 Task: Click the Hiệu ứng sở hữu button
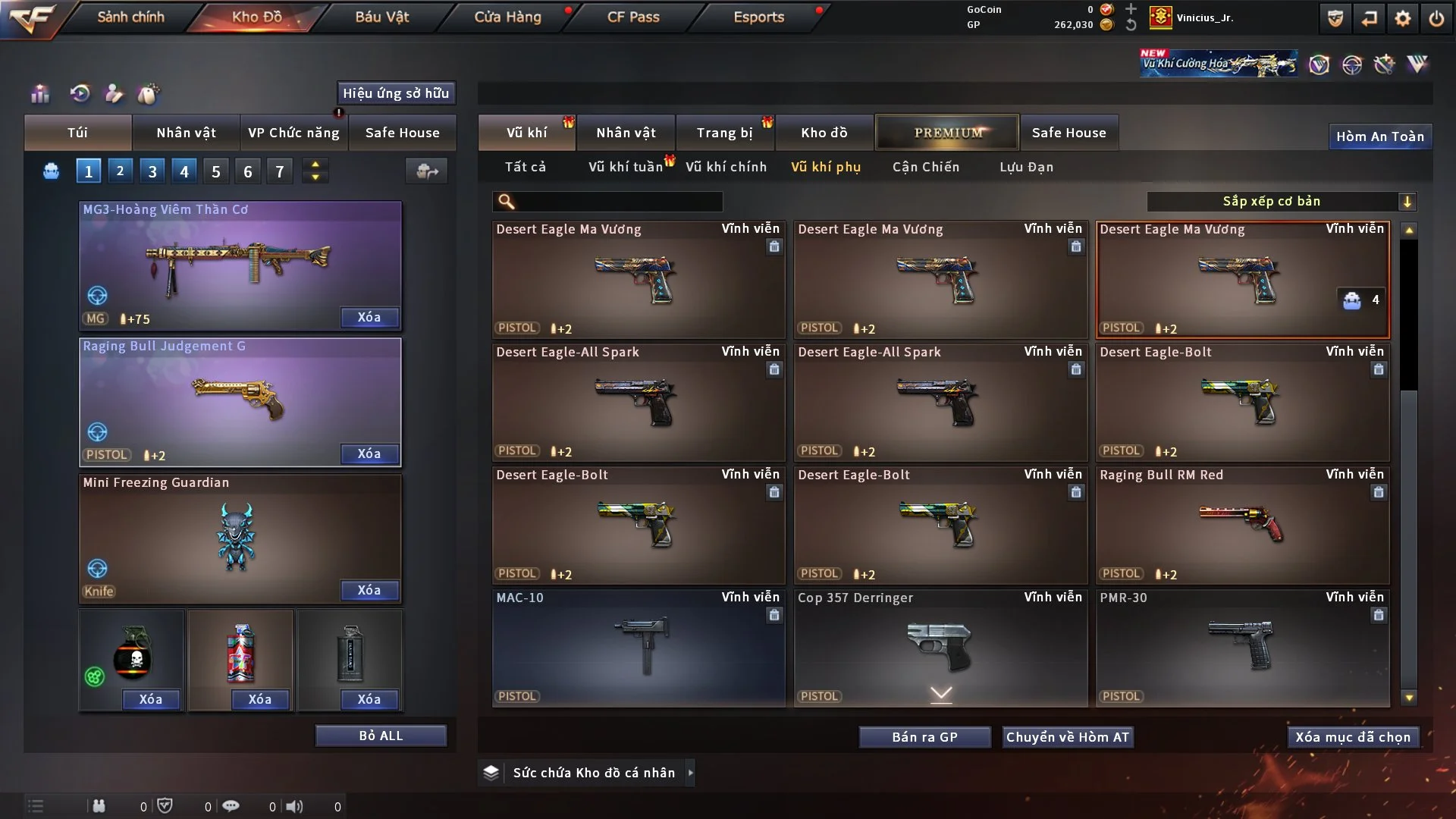point(396,93)
